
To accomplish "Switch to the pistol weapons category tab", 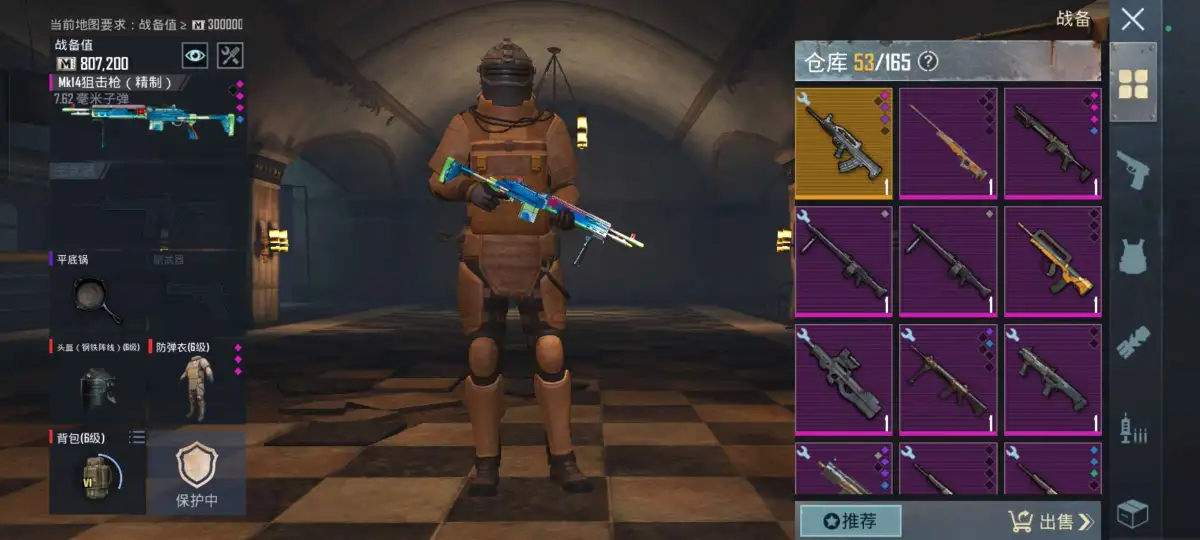I will point(1133,168).
